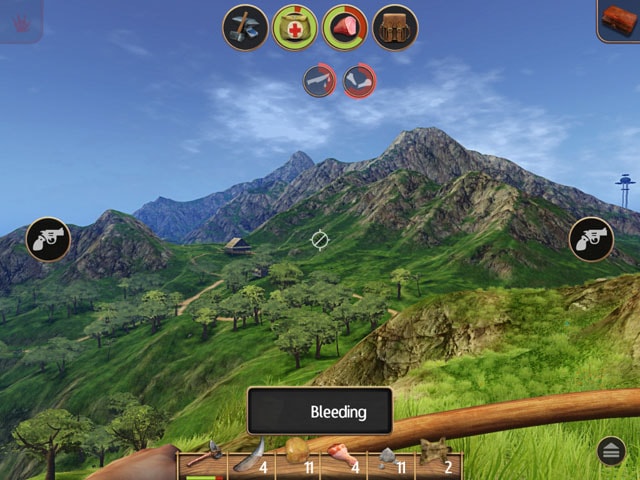Open the leather backpack inventory
This screenshot has height=480, width=640.
coord(395,27)
